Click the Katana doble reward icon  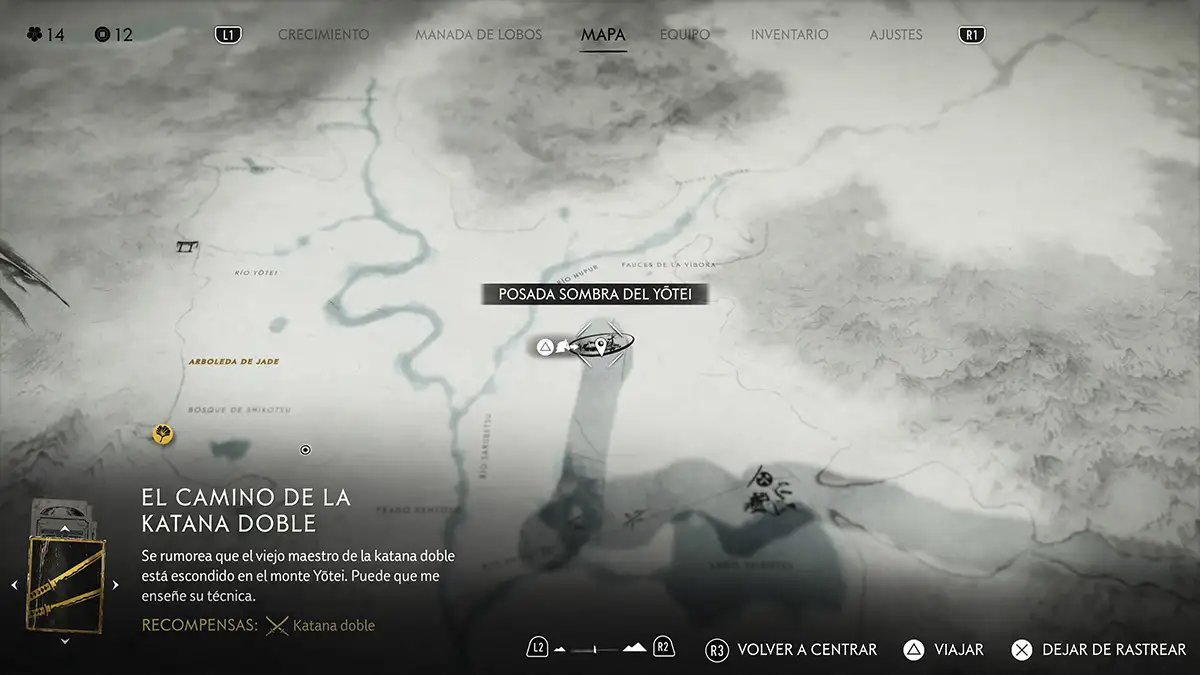[x=277, y=626]
